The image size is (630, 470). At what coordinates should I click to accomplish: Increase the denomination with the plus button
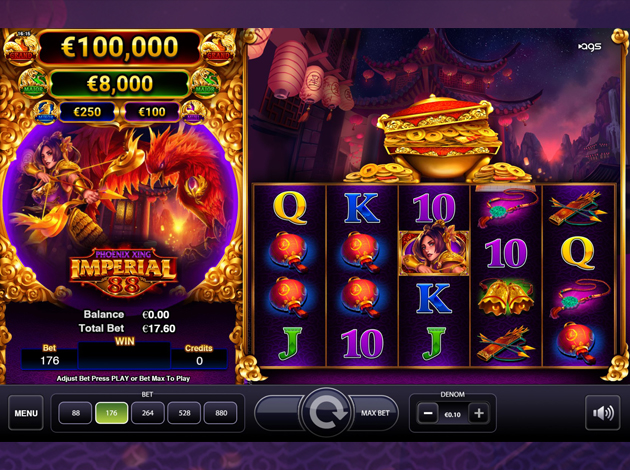click(479, 413)
